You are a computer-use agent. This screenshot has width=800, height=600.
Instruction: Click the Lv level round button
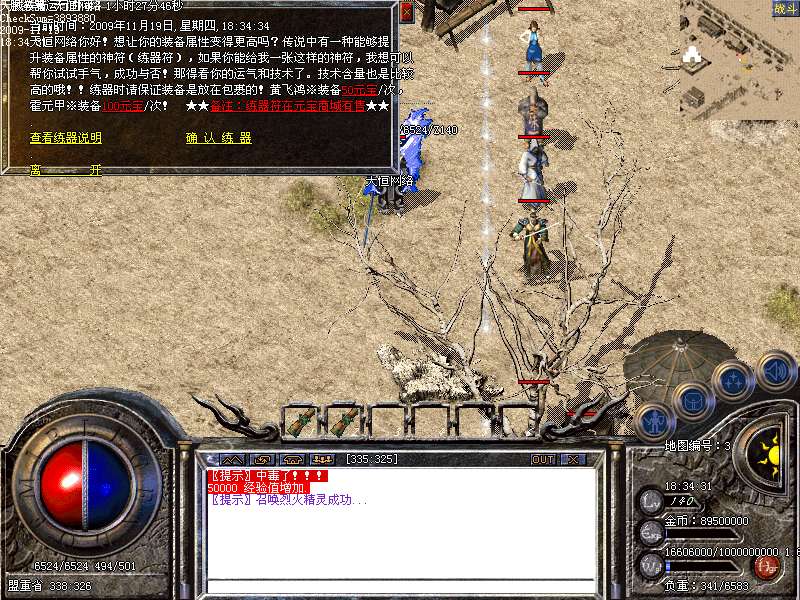[x=651, y=500]
